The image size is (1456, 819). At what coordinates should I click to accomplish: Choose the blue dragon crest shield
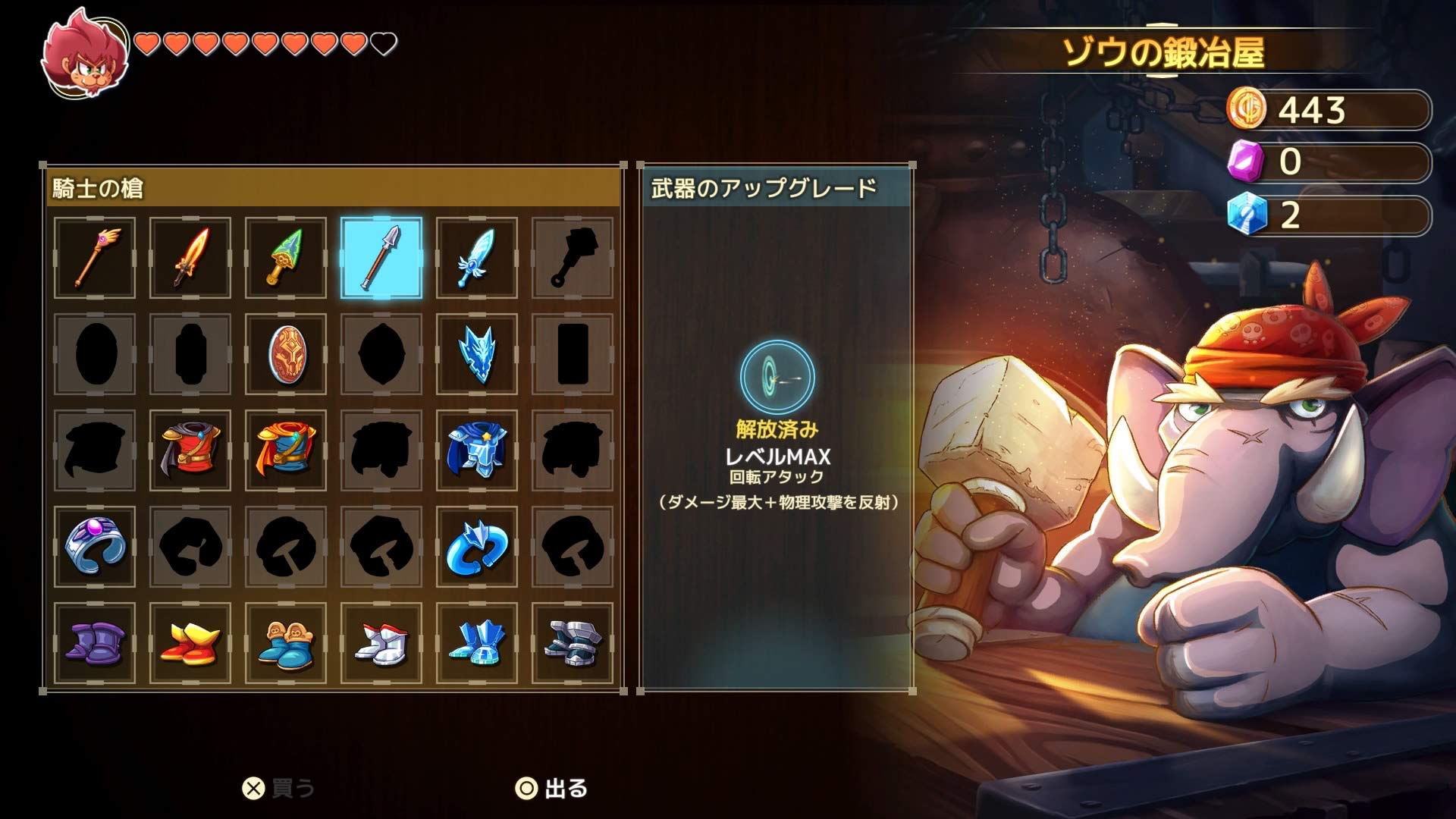click(x=476, y=354)
